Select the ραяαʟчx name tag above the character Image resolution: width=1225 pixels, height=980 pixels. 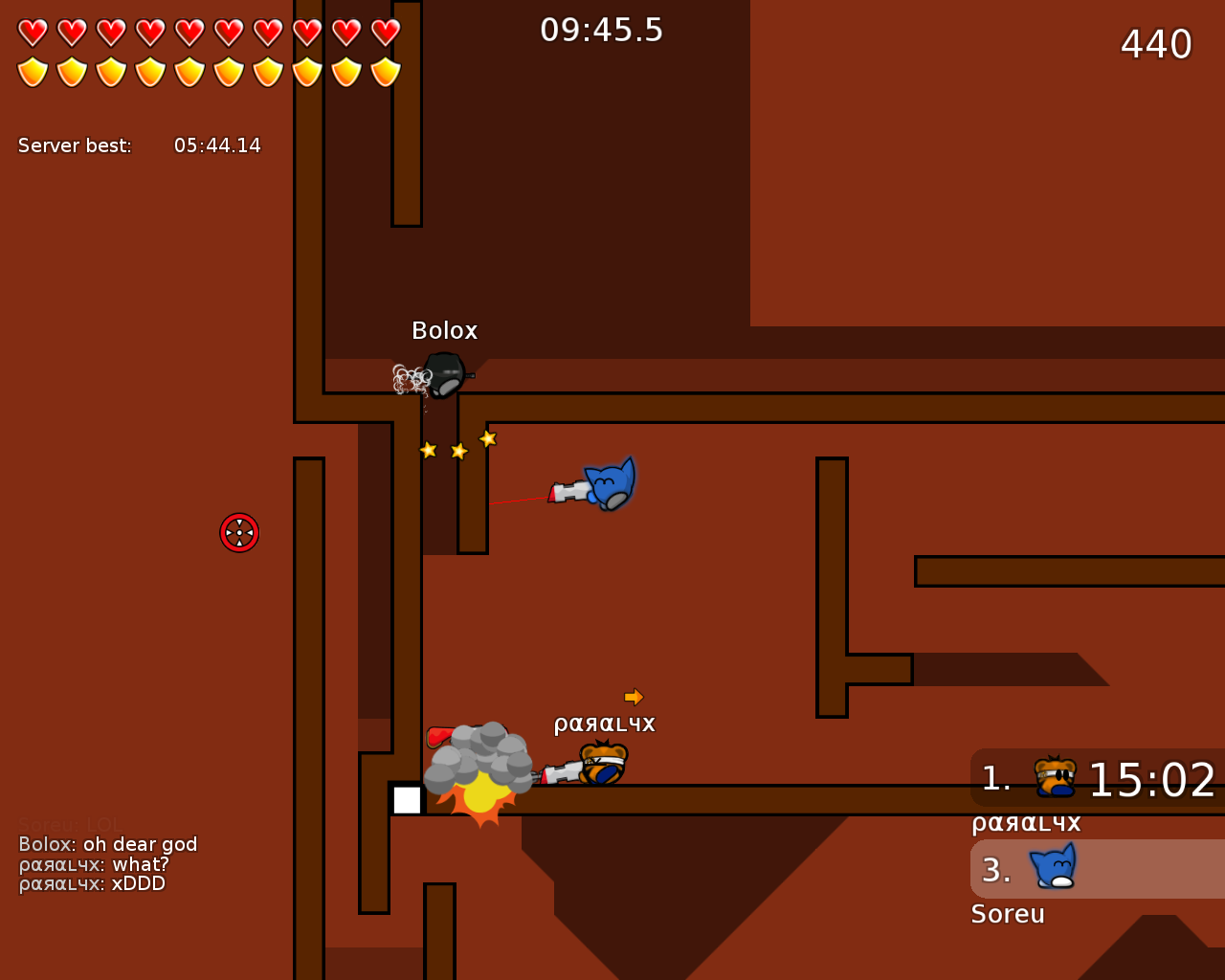(x=604, y=723)
